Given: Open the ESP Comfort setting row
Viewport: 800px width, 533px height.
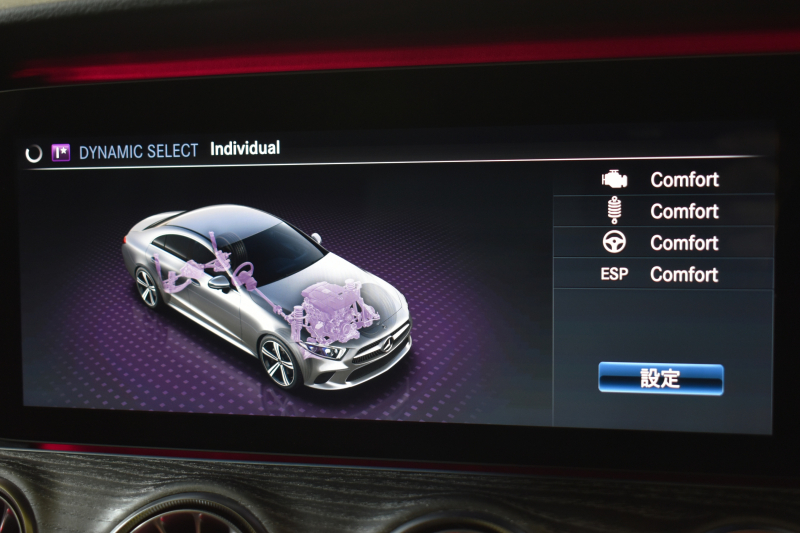Looking at the screenshot, I should [663, 274].
